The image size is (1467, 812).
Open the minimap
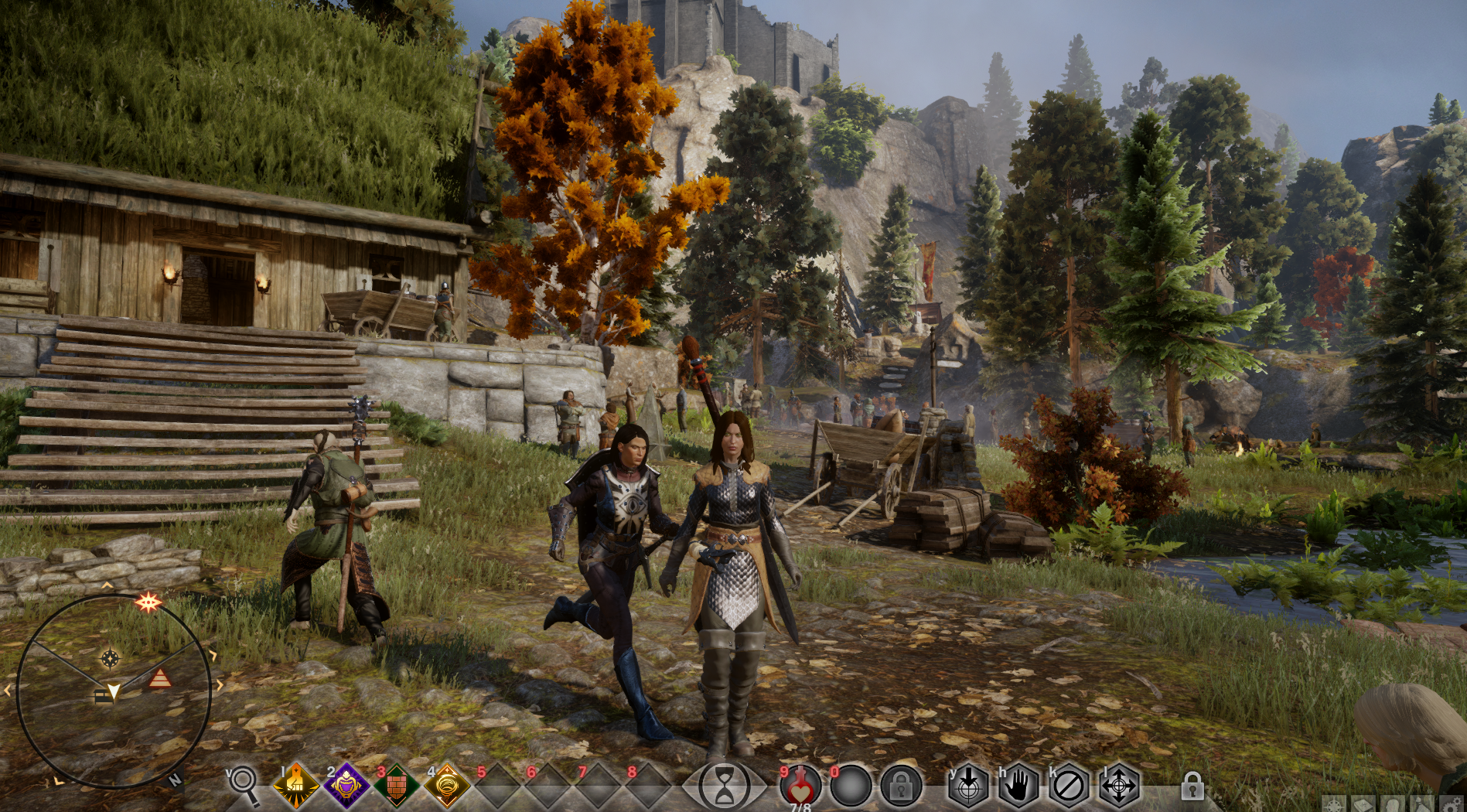(113, 691)
